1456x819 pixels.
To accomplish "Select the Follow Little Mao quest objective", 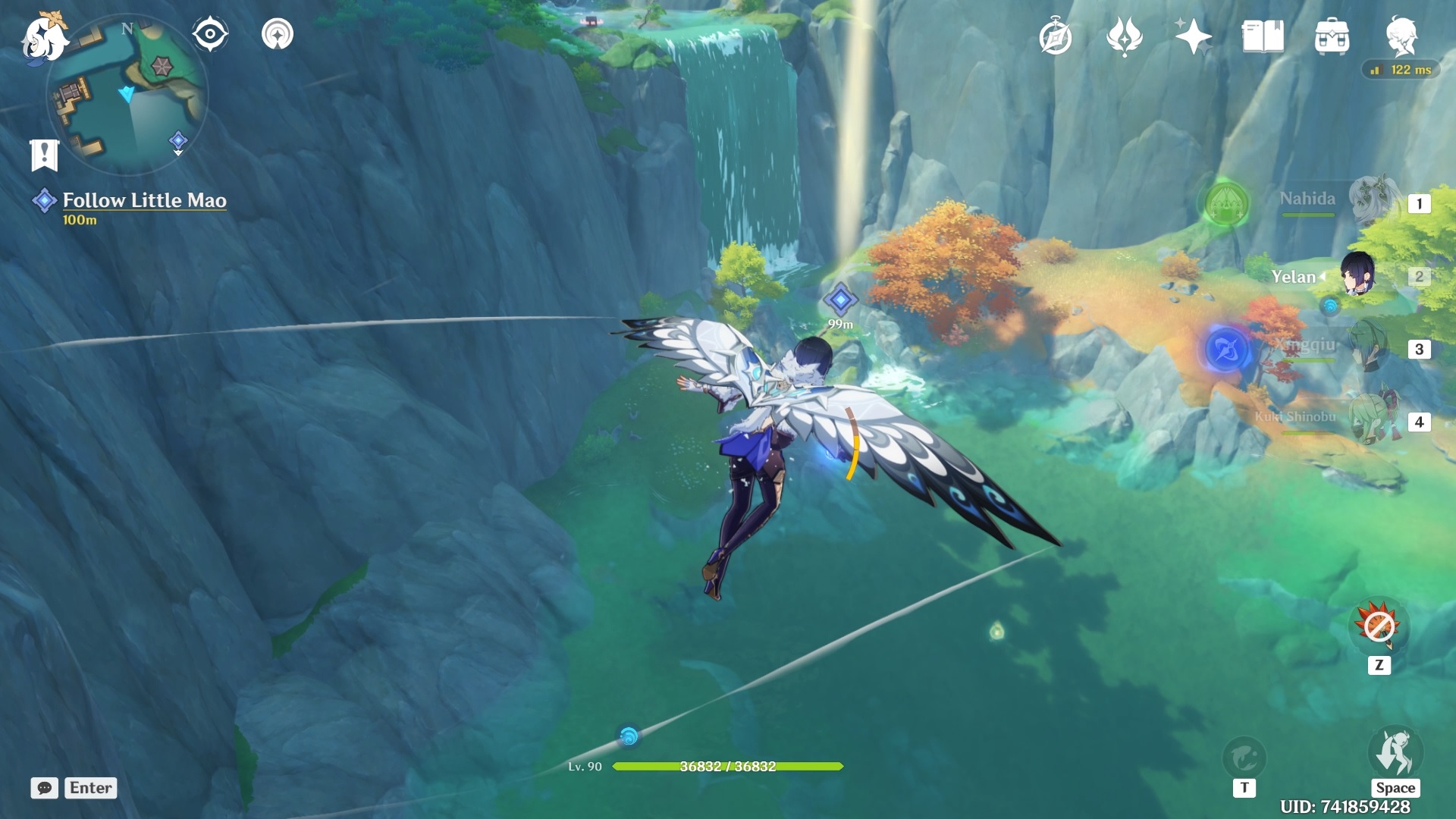I will [144, 200].
